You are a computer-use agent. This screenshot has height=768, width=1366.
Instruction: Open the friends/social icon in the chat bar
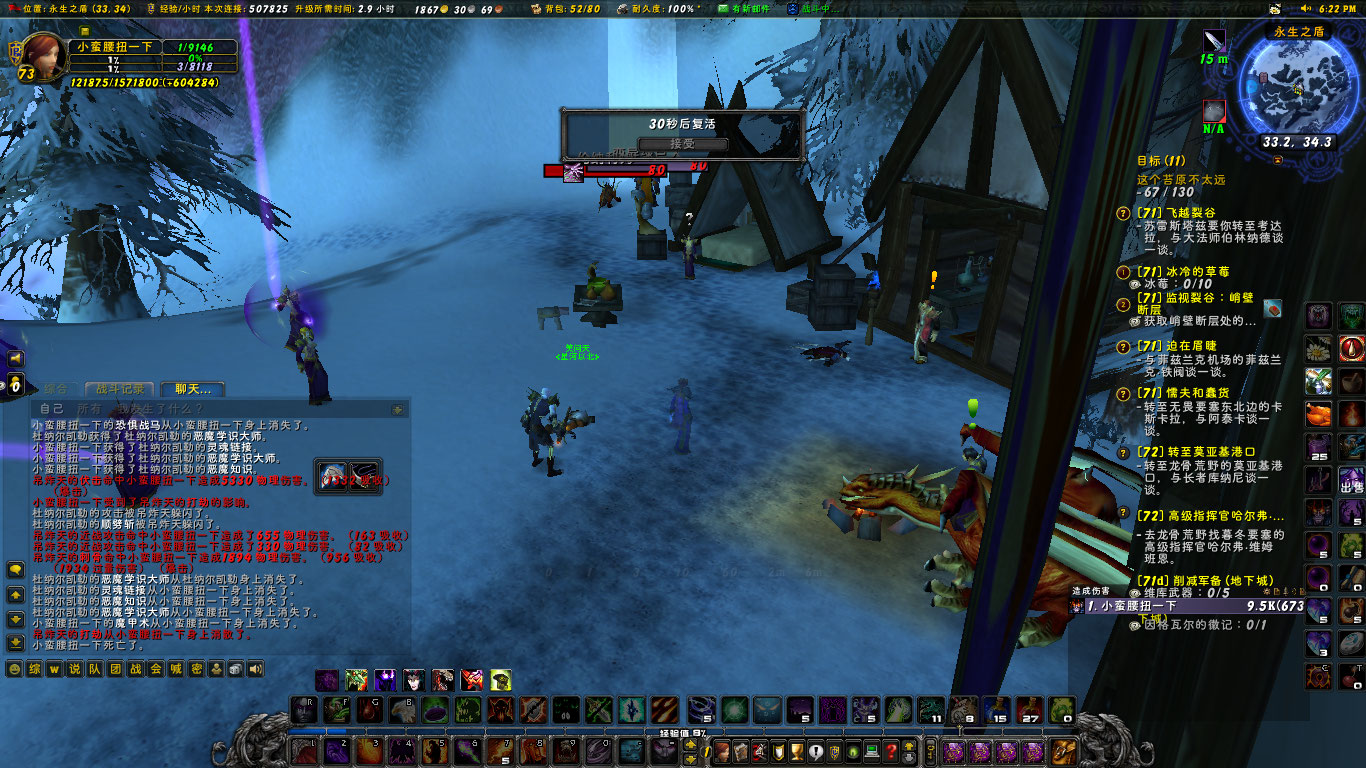point(216,669)
